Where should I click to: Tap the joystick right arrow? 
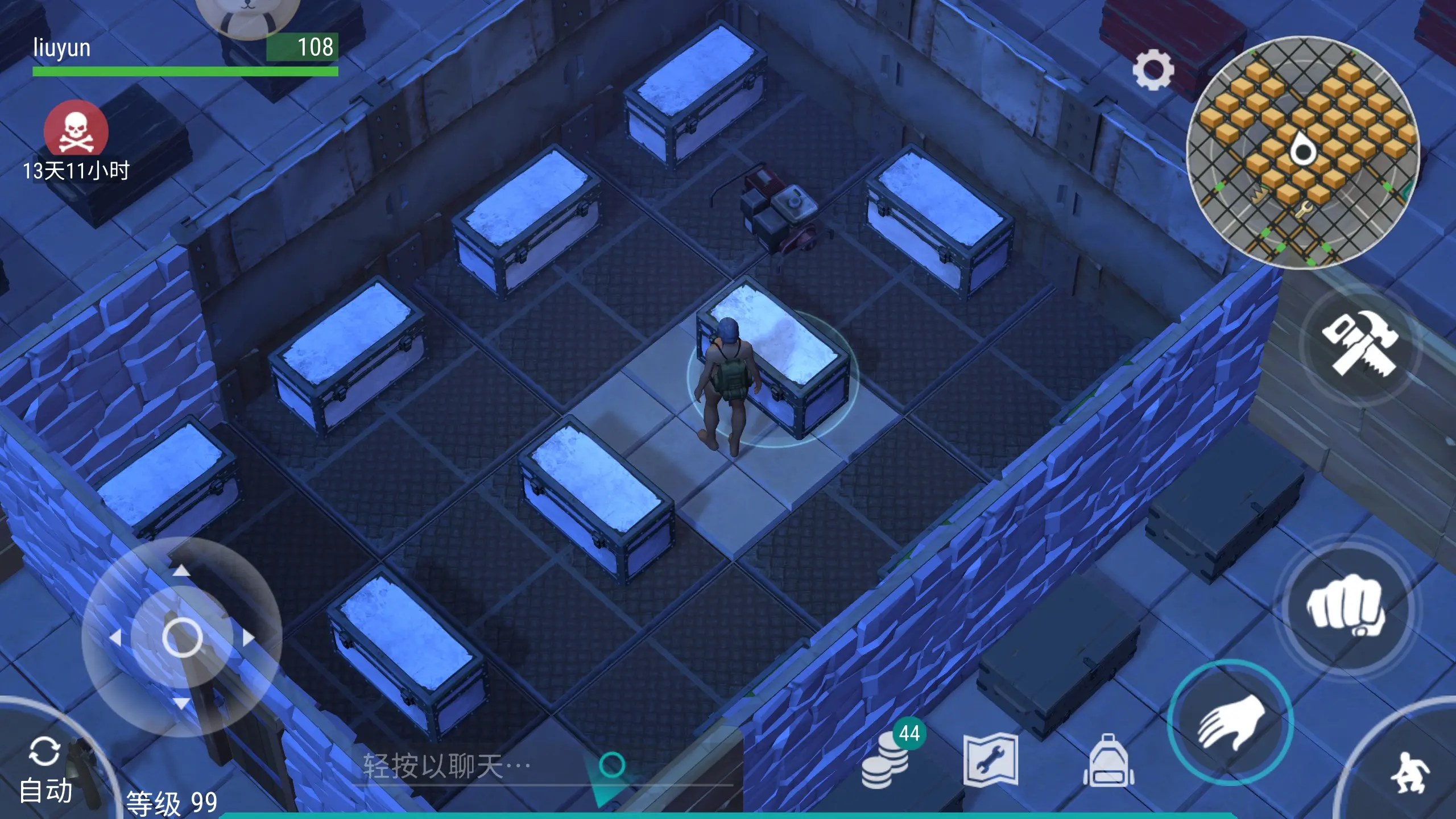249,638
